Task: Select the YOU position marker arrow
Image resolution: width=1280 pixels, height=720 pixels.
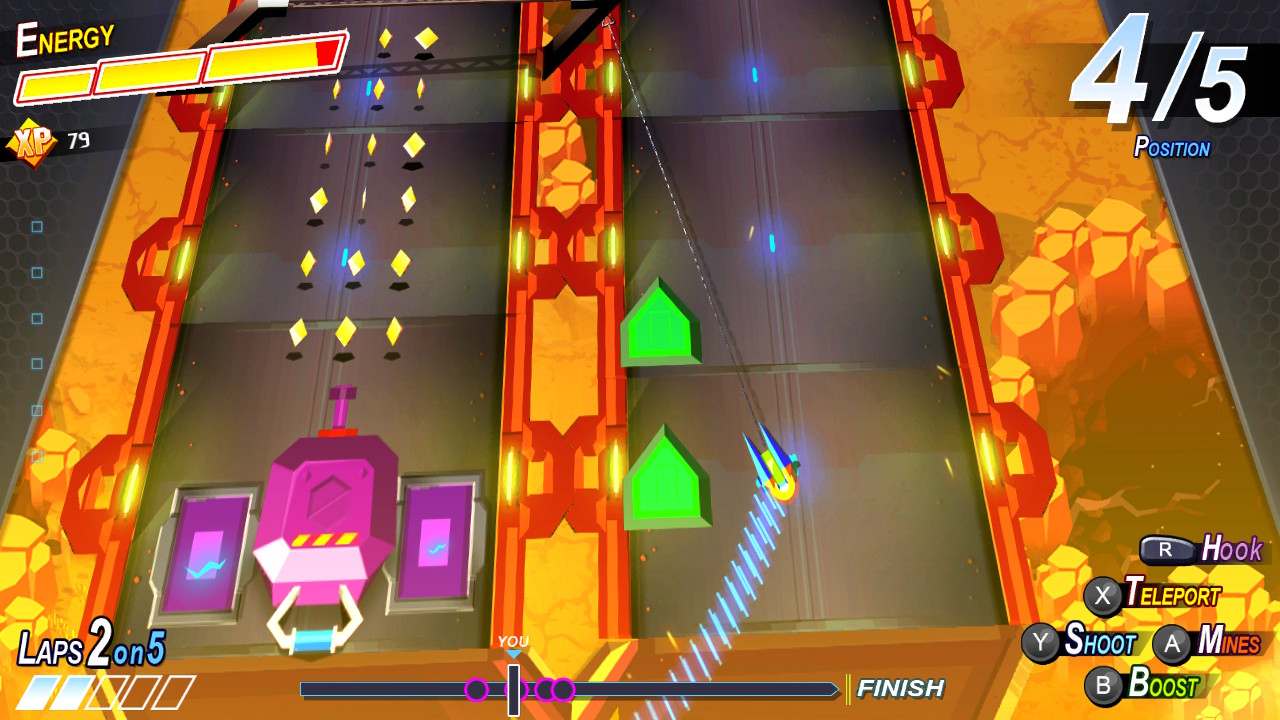Action: click(512, 652)
